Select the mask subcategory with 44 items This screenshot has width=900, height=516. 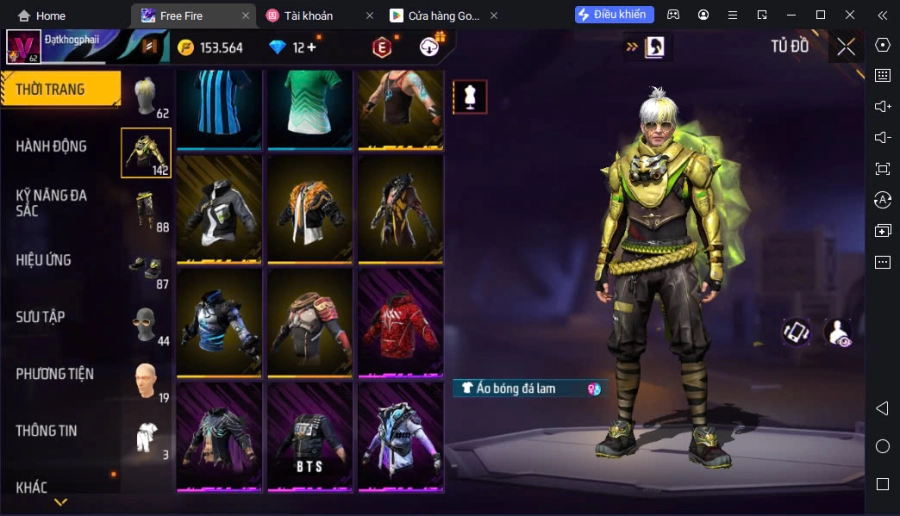point(147,324)
